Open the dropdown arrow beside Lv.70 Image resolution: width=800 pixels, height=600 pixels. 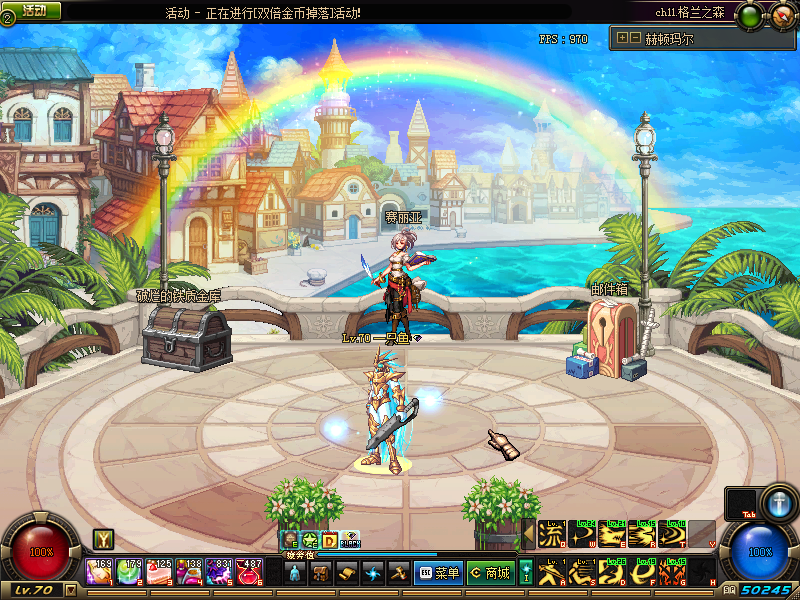pos(70,590)
